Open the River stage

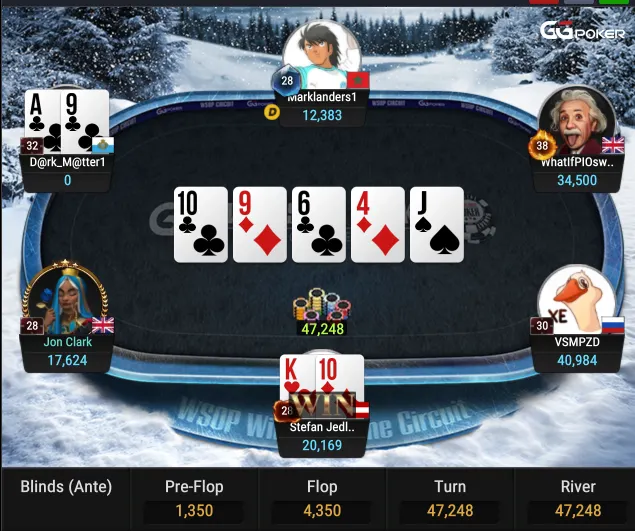[578, 498]
